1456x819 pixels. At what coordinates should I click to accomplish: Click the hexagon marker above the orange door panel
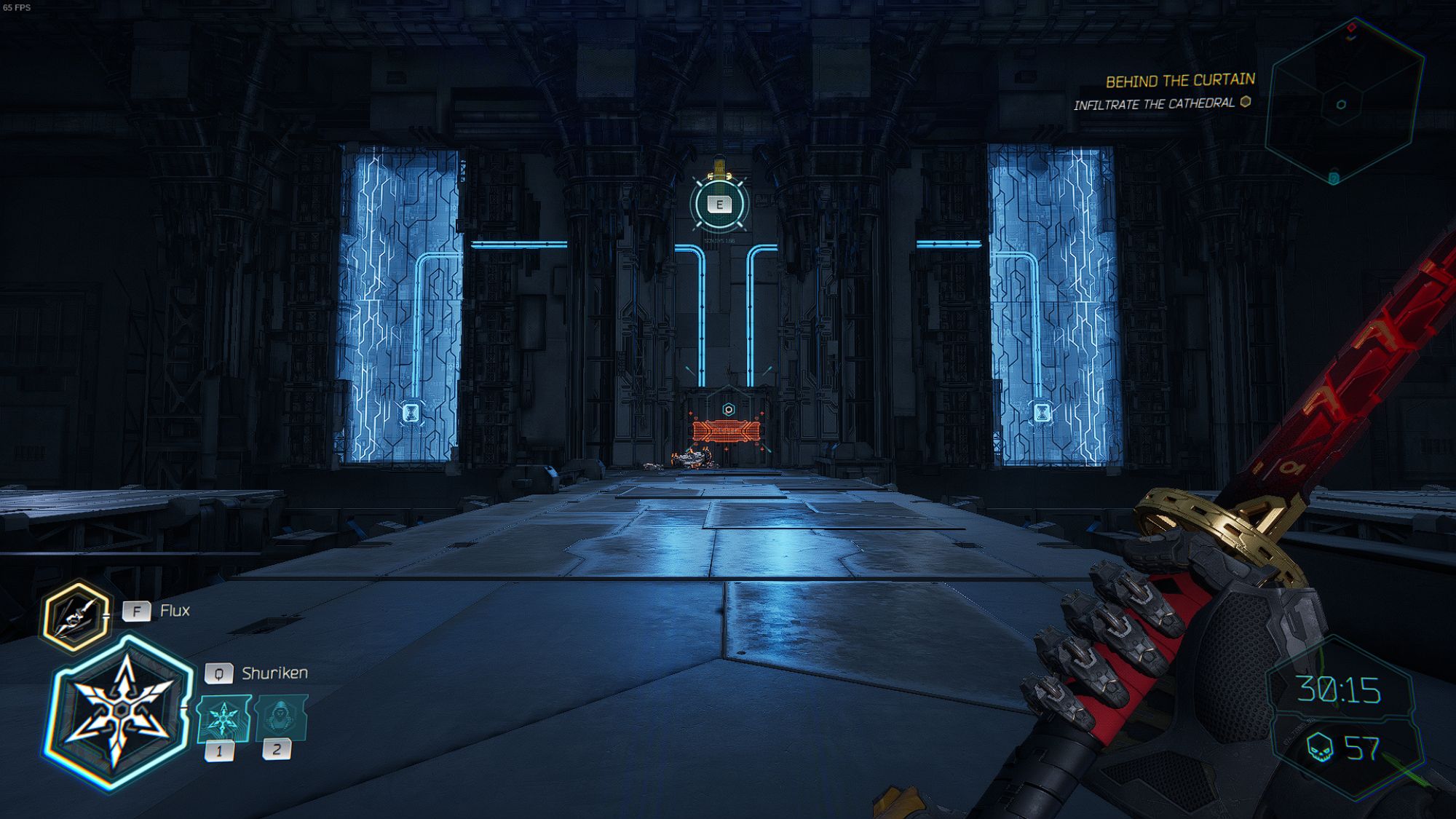tap(728, 409)
